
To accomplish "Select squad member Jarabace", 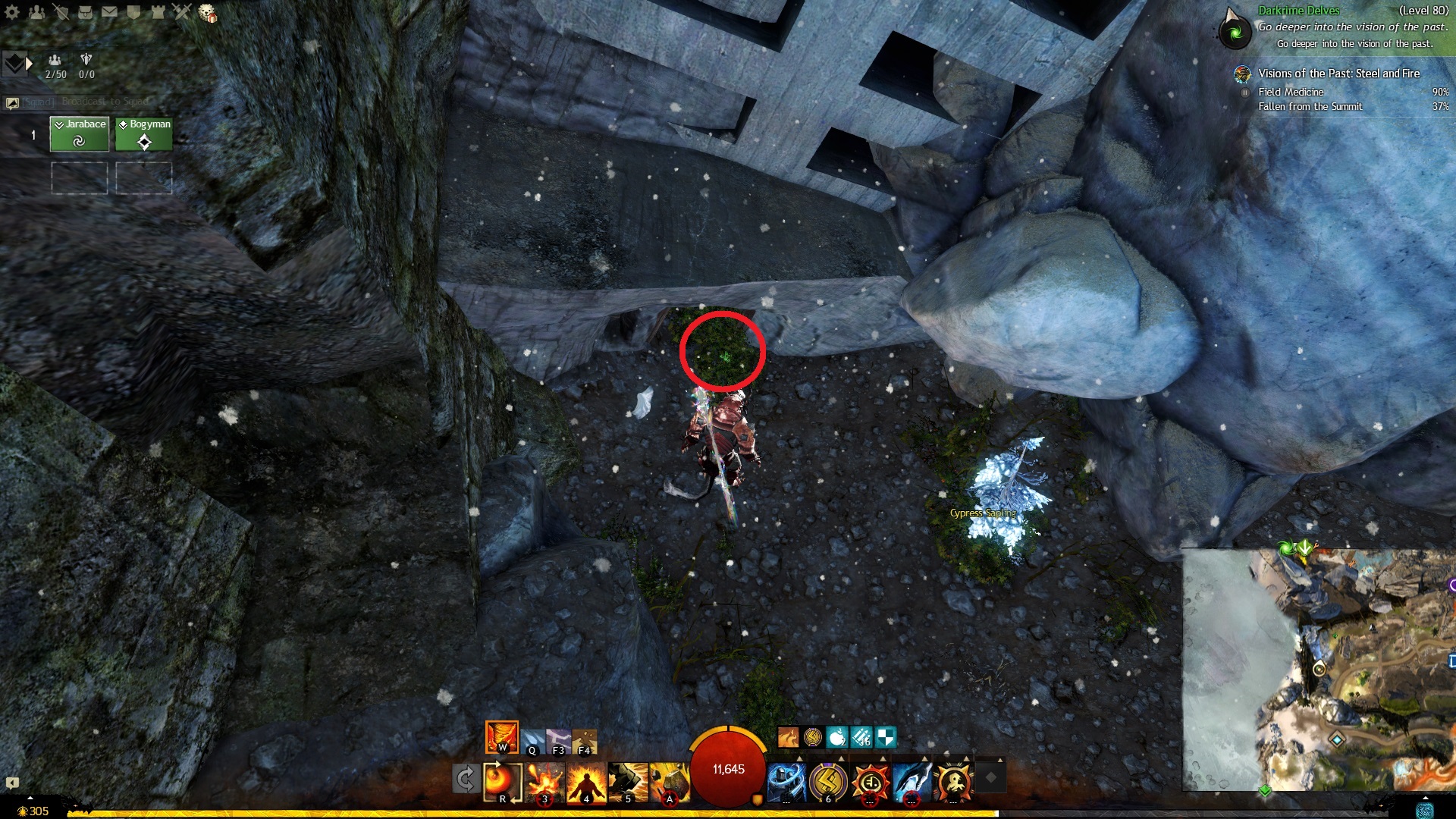I will coord(80,134).
